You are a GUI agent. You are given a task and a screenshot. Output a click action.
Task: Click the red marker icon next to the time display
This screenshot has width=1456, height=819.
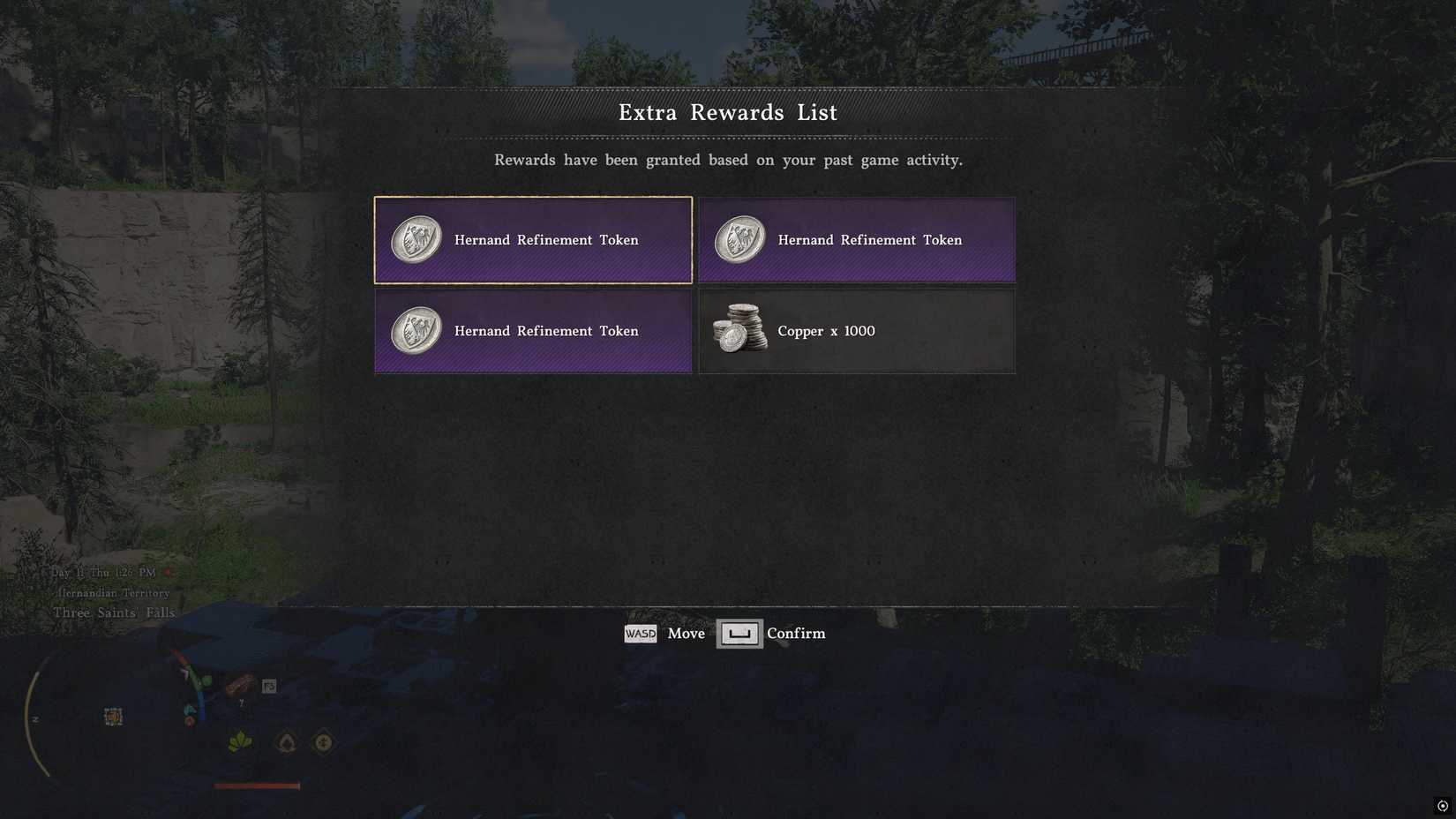pyautogui.click(x=167, y=572)
